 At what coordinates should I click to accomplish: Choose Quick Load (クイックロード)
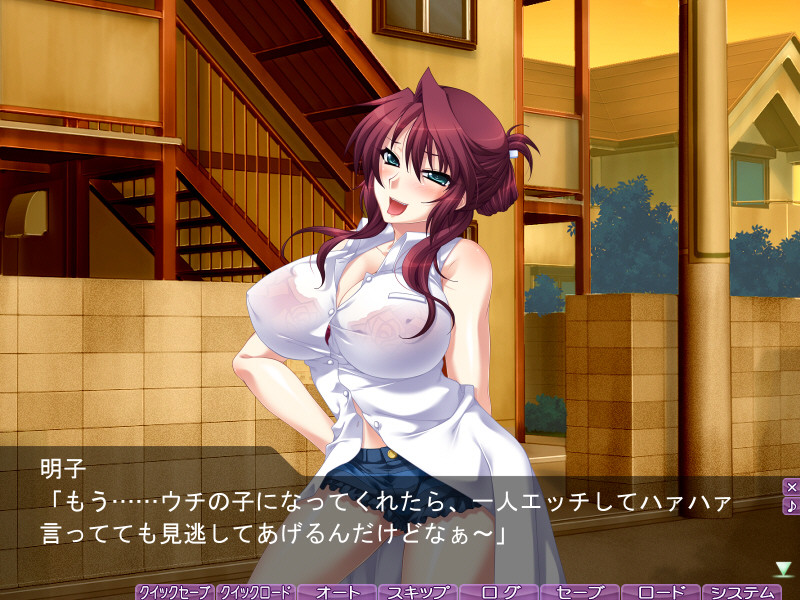(x=256, y=592)
